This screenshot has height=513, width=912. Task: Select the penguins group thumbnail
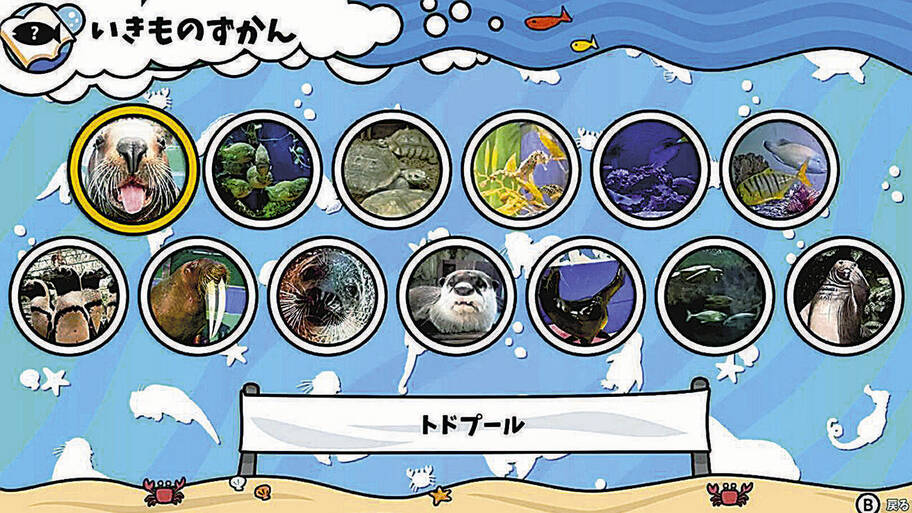[x=68, y=295]
